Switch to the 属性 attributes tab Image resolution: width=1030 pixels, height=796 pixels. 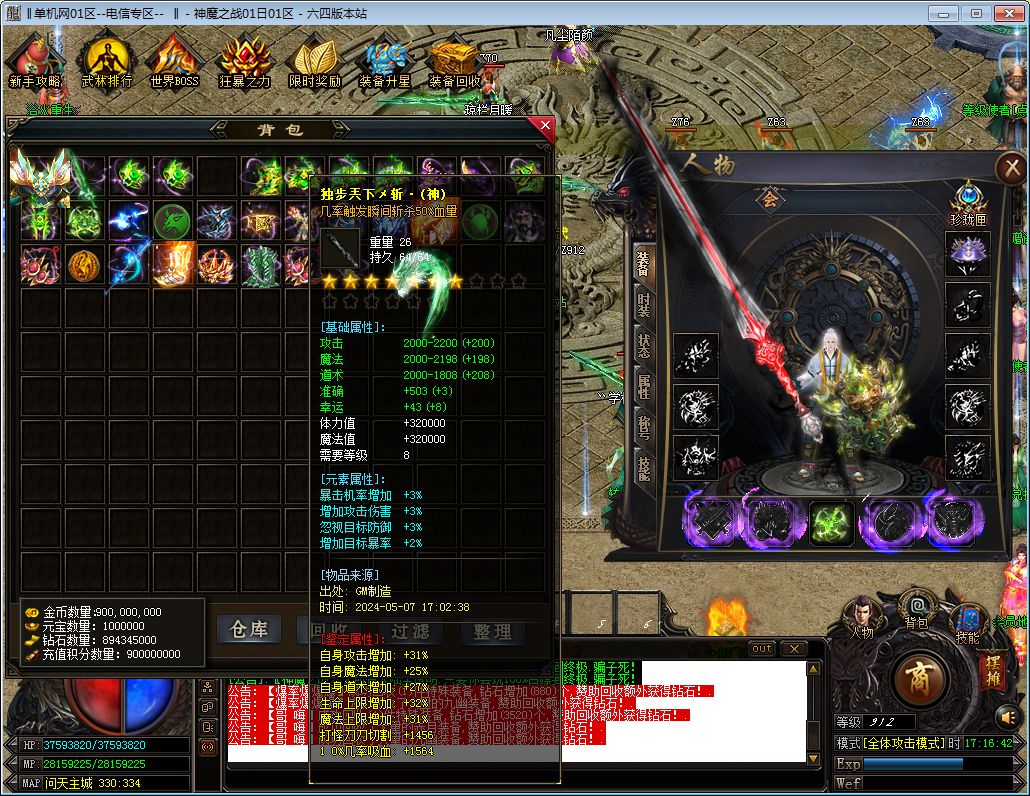click(x=645, y=386)
